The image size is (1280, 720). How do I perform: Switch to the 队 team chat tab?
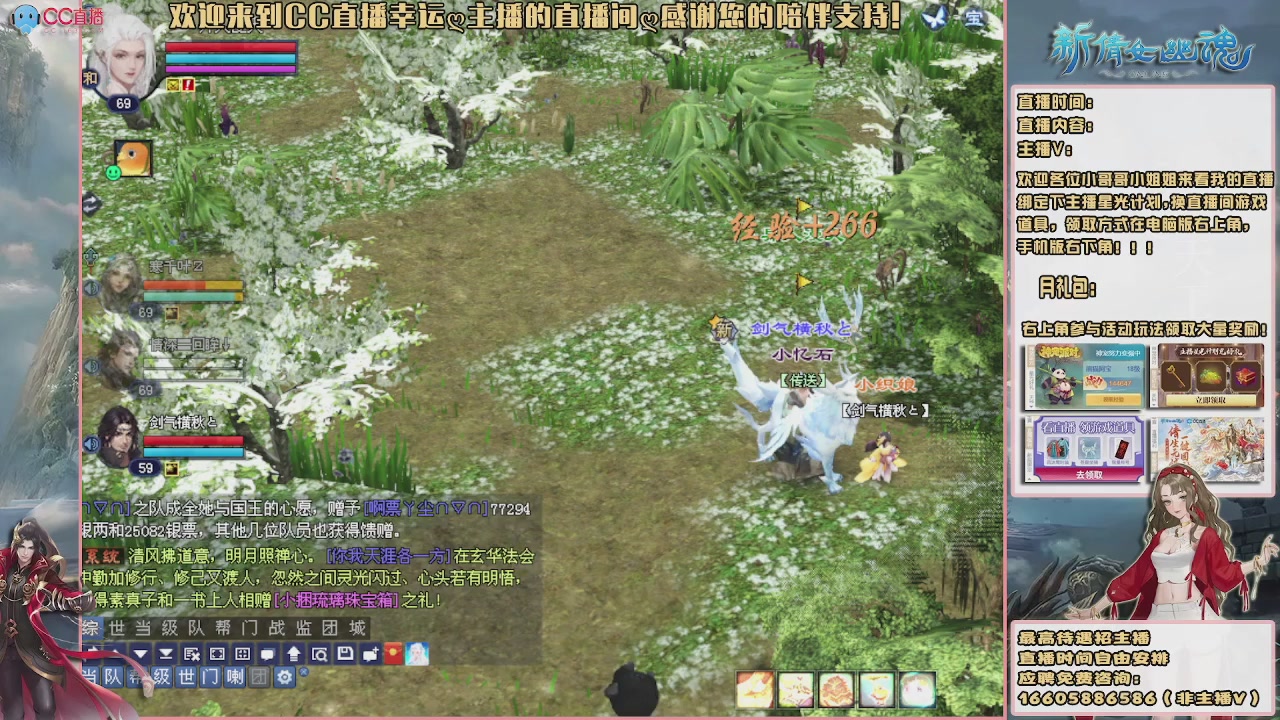click(x=112, y=677)
